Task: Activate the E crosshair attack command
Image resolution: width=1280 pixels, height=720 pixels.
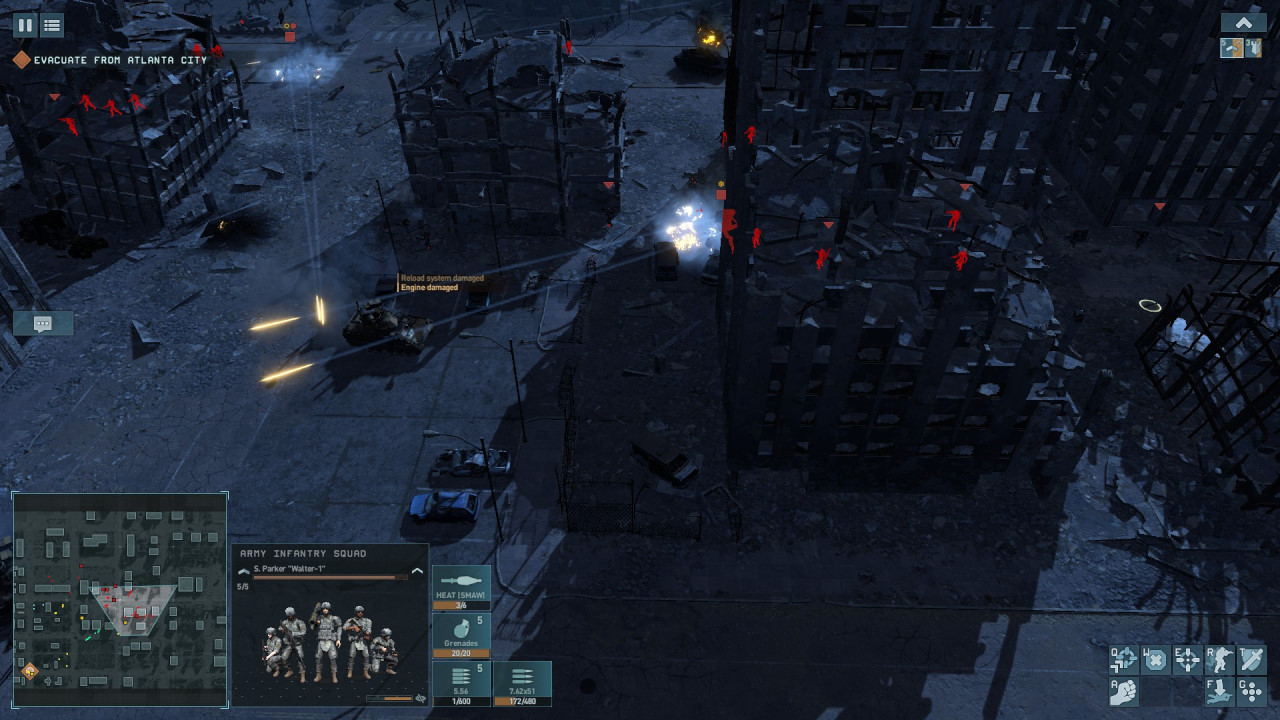Action: [1187, 660]
